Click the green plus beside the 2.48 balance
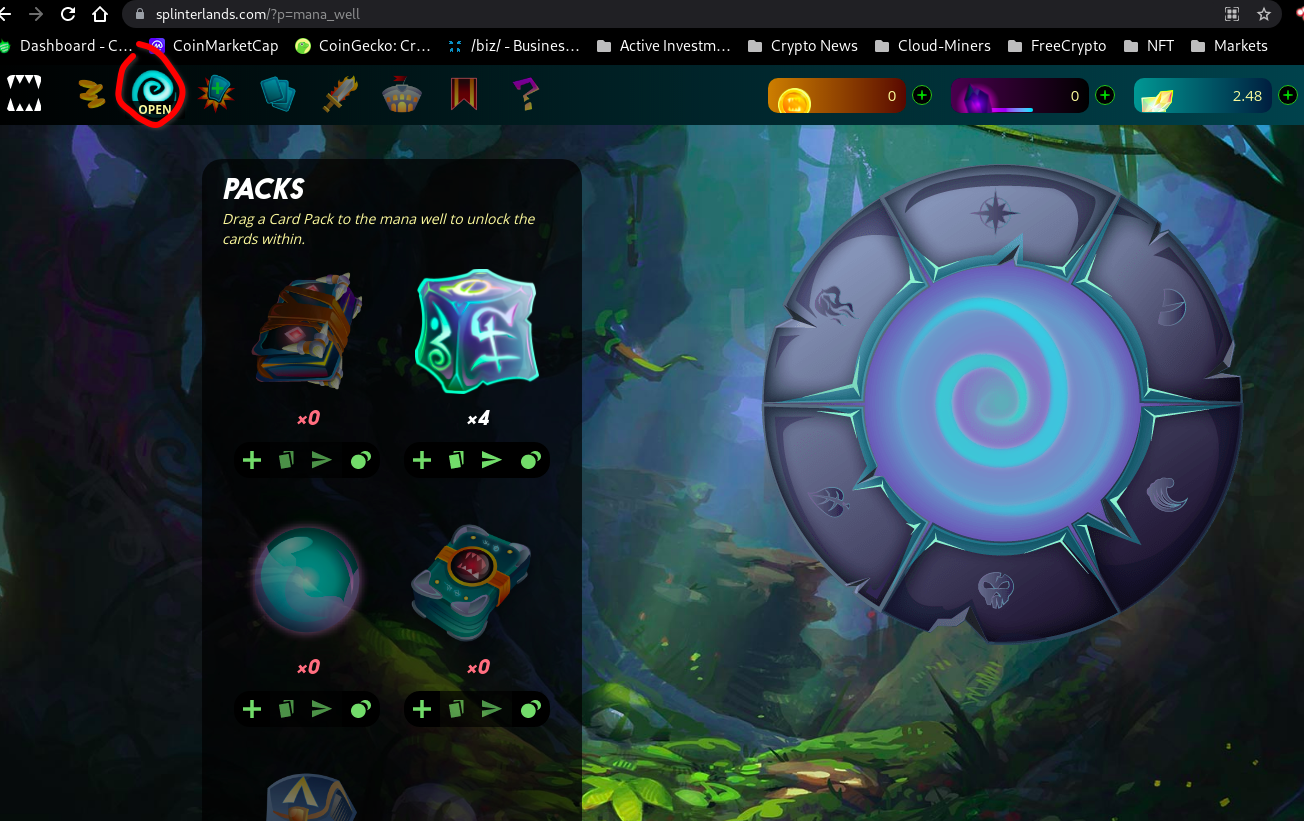 point(1288,95)
